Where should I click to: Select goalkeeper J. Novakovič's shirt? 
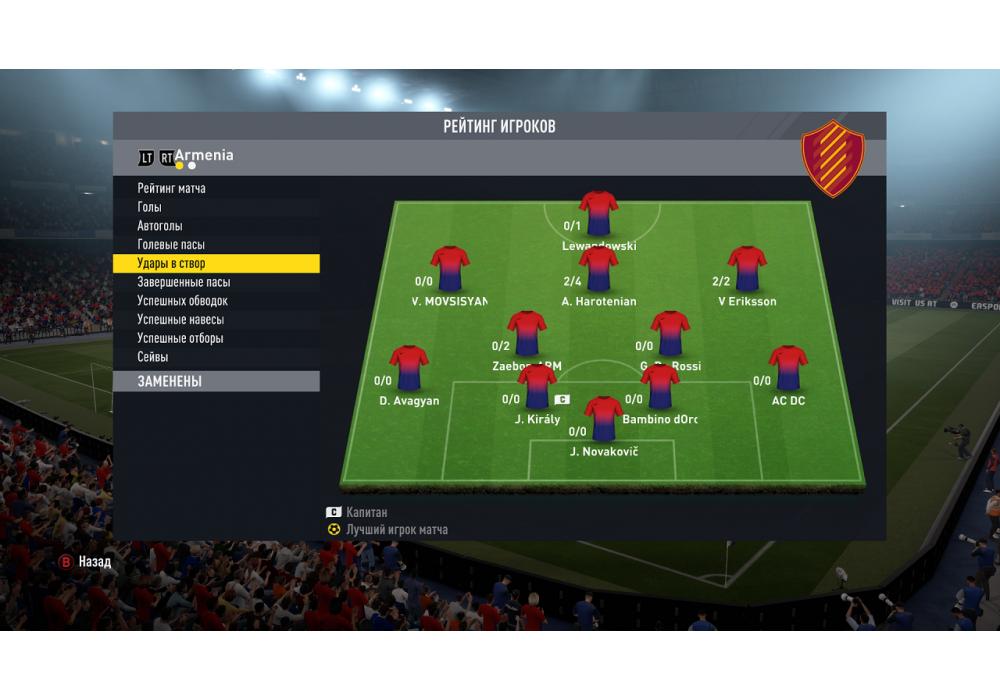click(603, 418)
